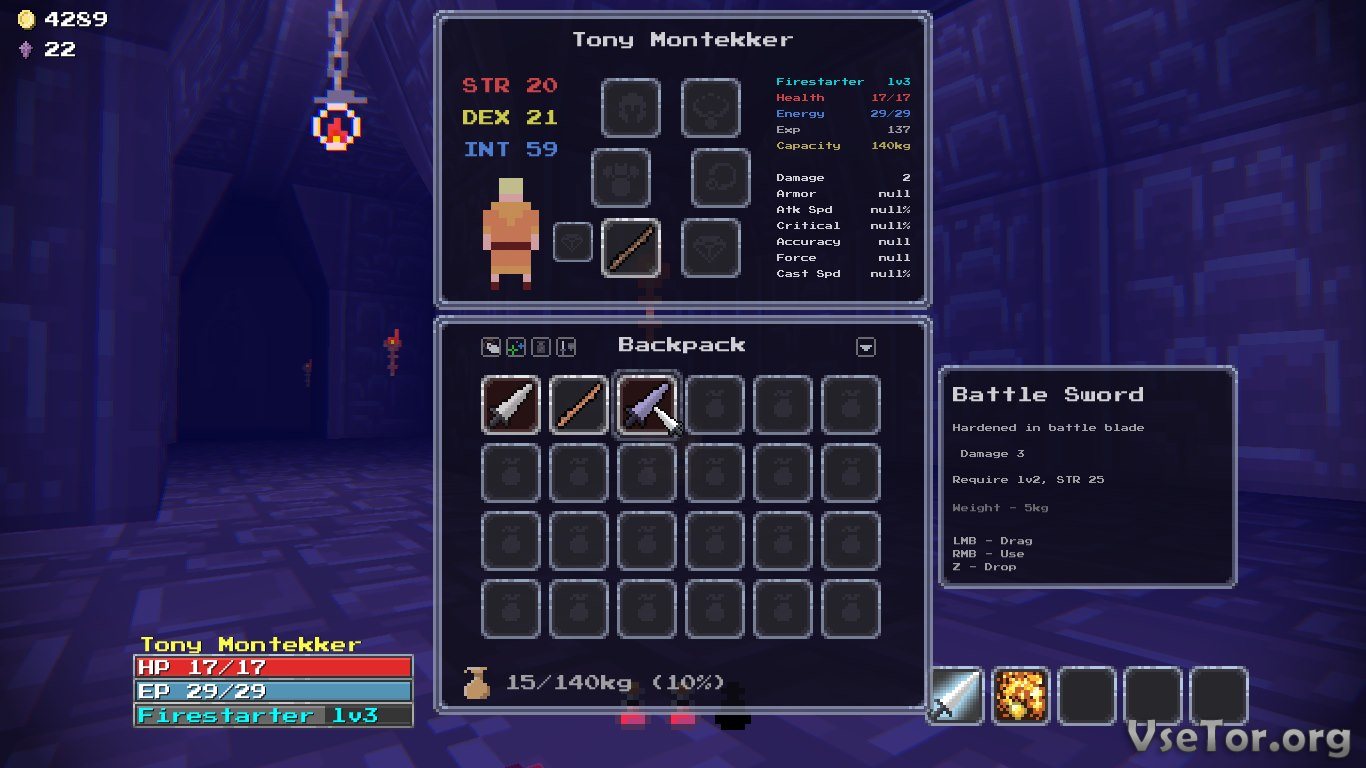Select the empty amulet equipment slot
Viewport: 1366px width, 768px height.
[x=711, y=108]
